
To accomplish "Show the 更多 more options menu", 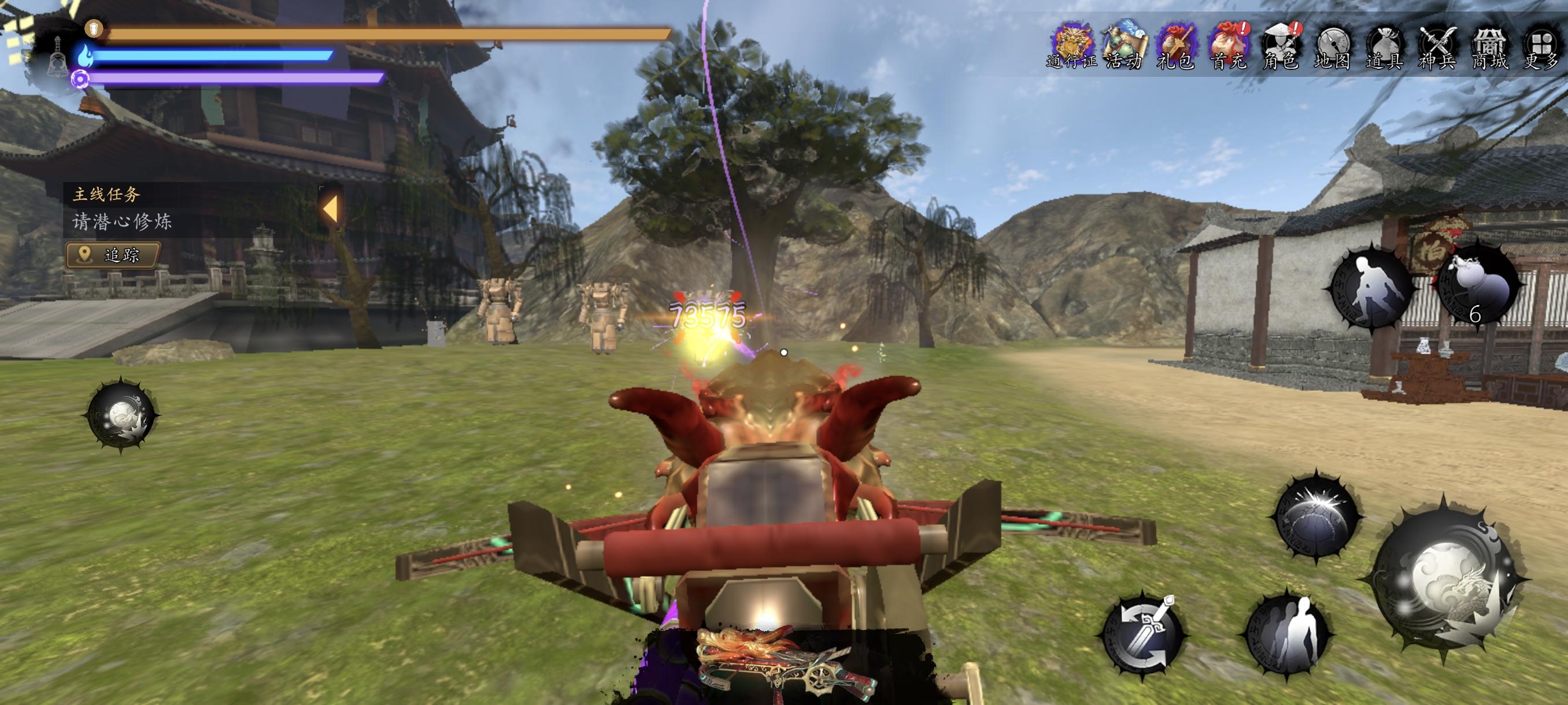I will click(x=1541, y=44).
